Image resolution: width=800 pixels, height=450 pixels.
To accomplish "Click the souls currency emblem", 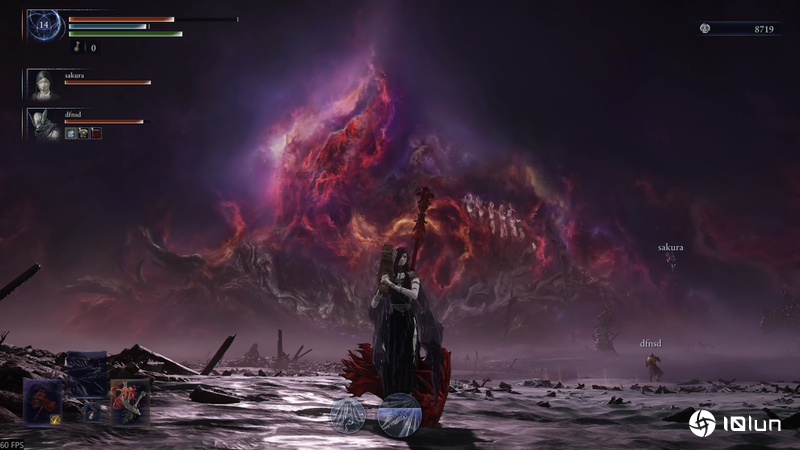I will 705,29.
